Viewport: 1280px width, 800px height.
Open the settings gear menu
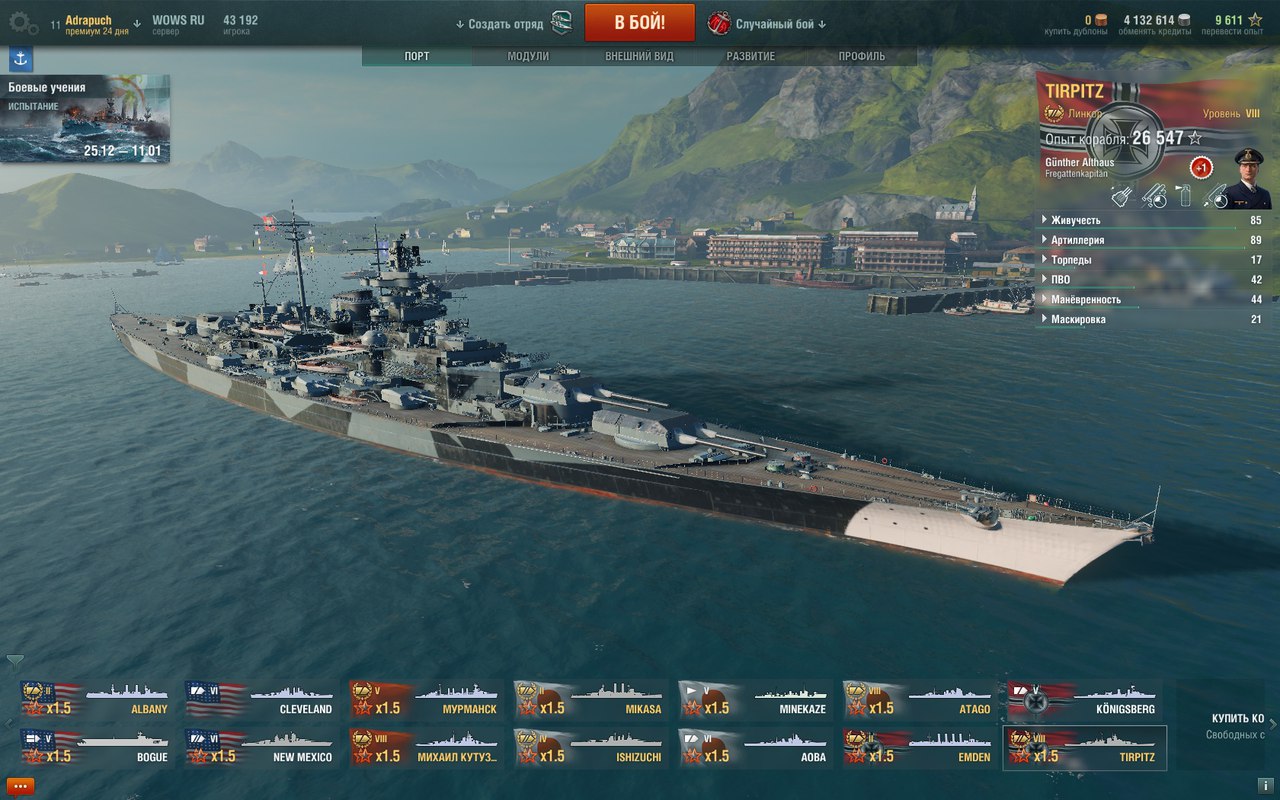[x=22, y=22]
